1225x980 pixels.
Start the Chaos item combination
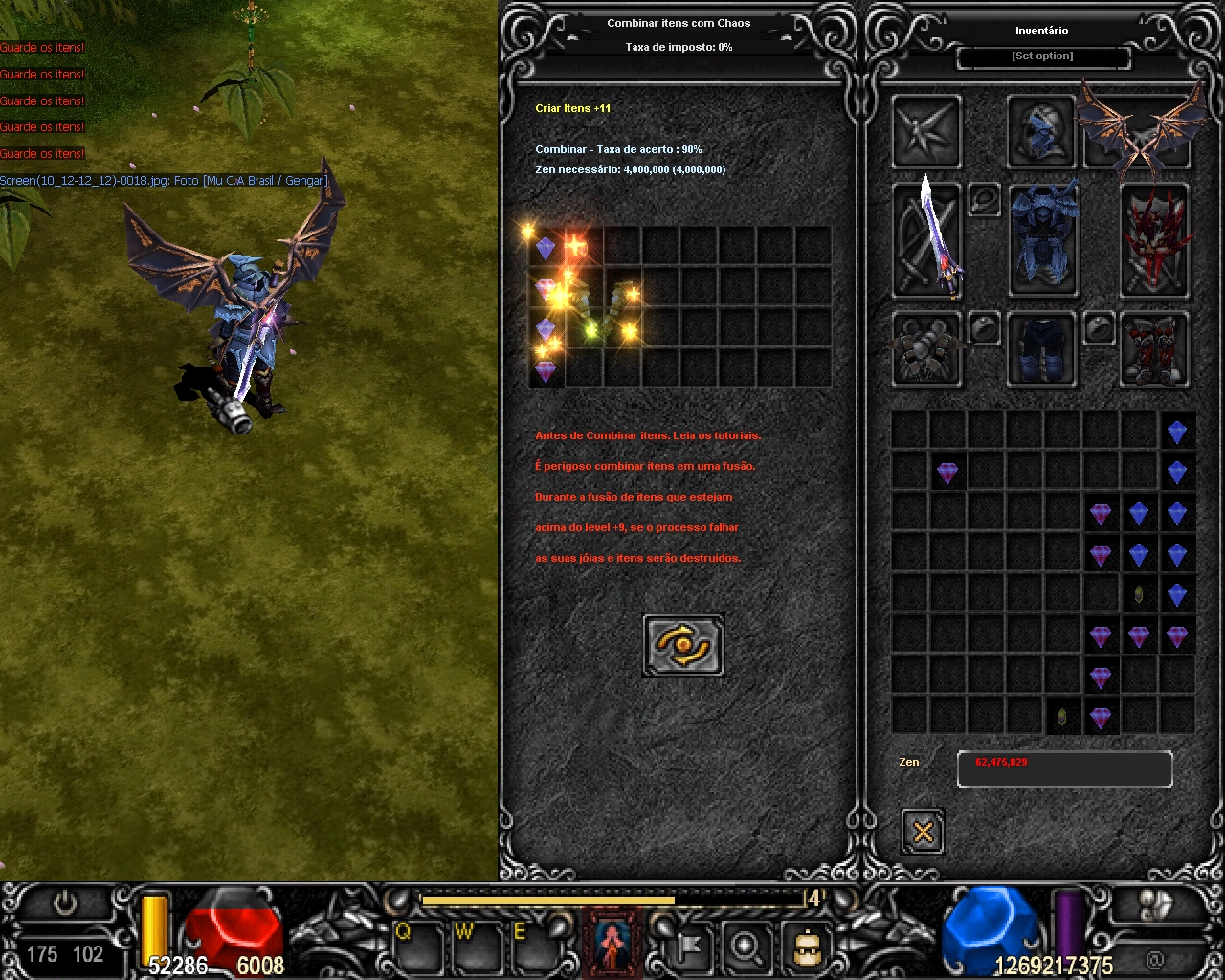pos(683,646)
